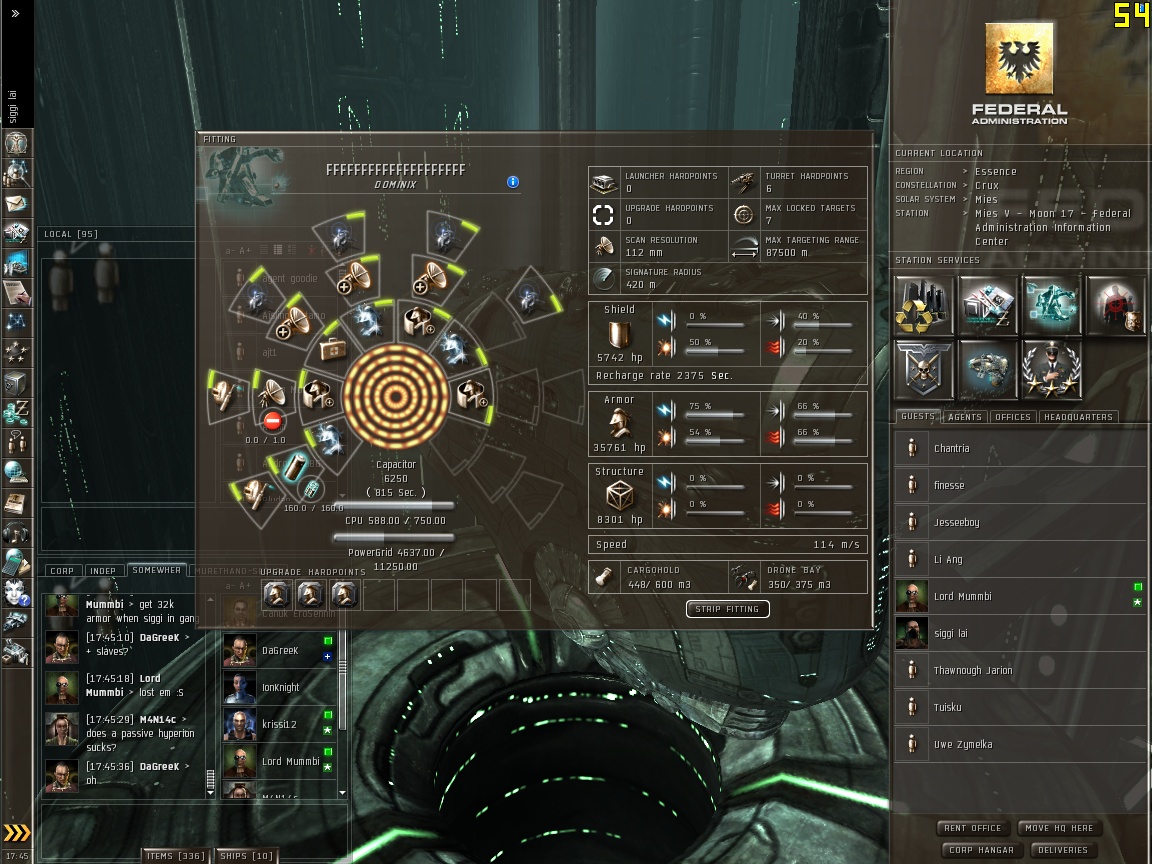Open the Deliveries hangar

click(1062, 850)
